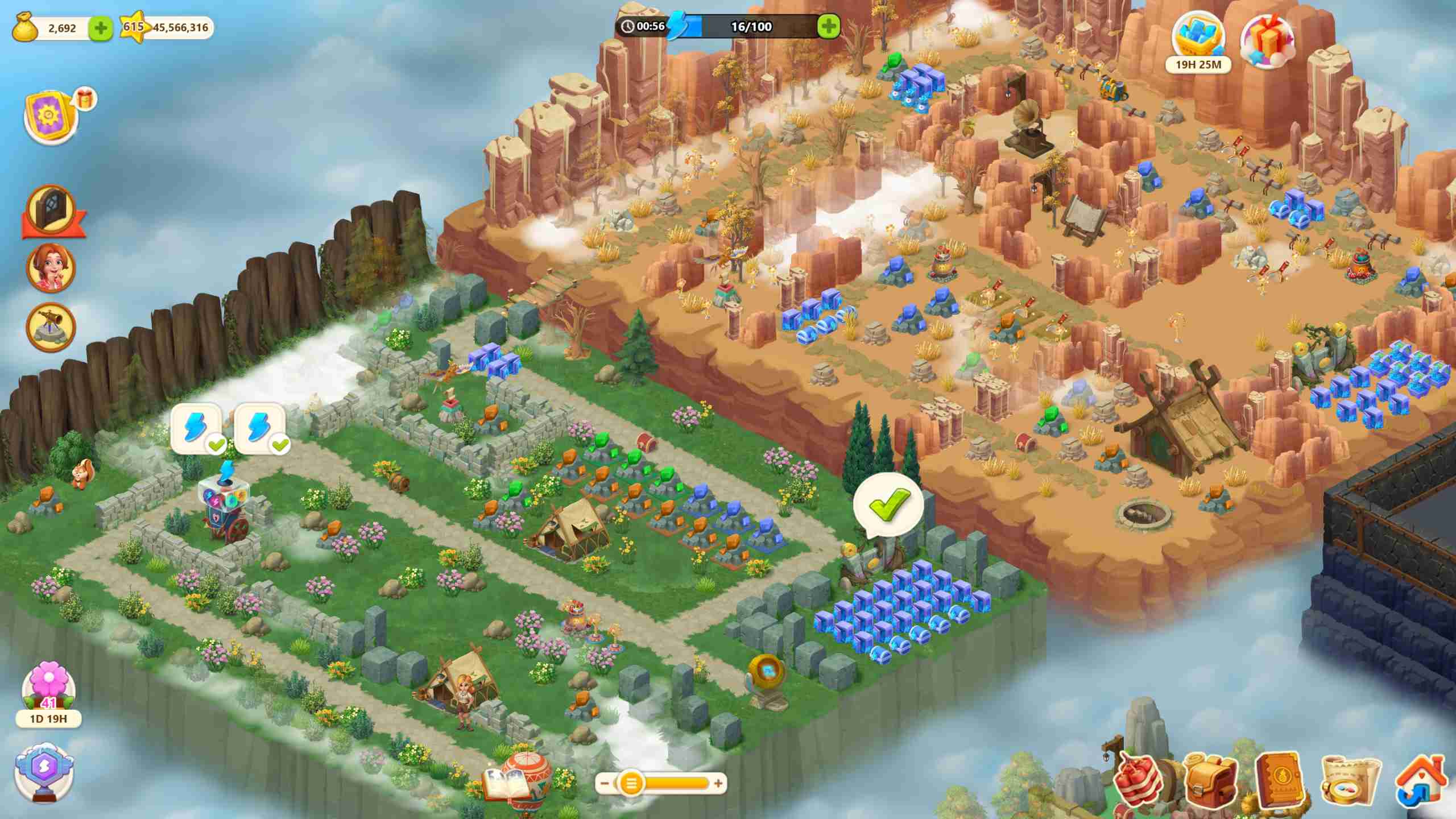Open the purple card collection icon
The height and width of the screenshot is (819, 1456).
(51, 115)
